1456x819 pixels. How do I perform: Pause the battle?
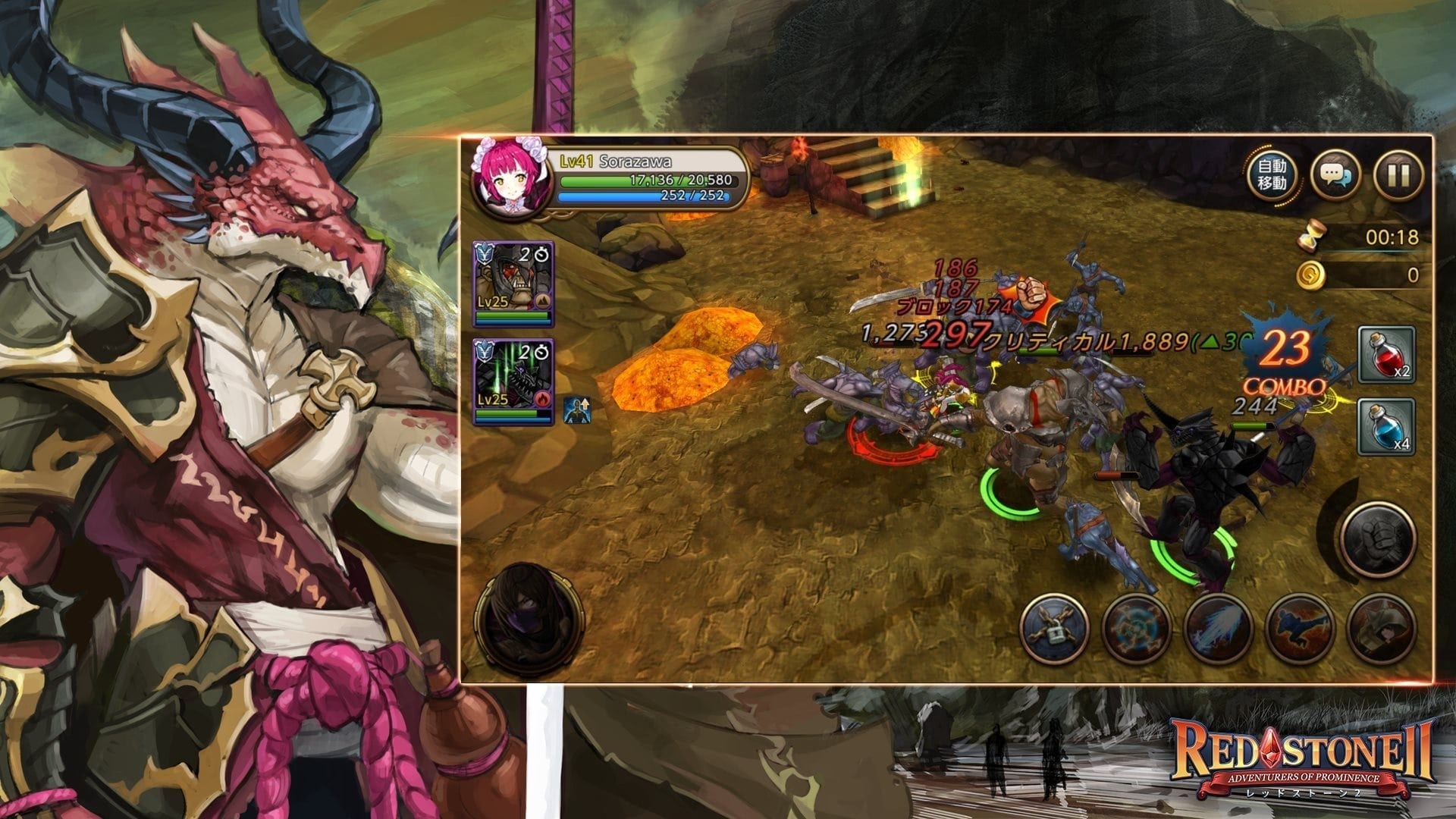coord(1398,175)
